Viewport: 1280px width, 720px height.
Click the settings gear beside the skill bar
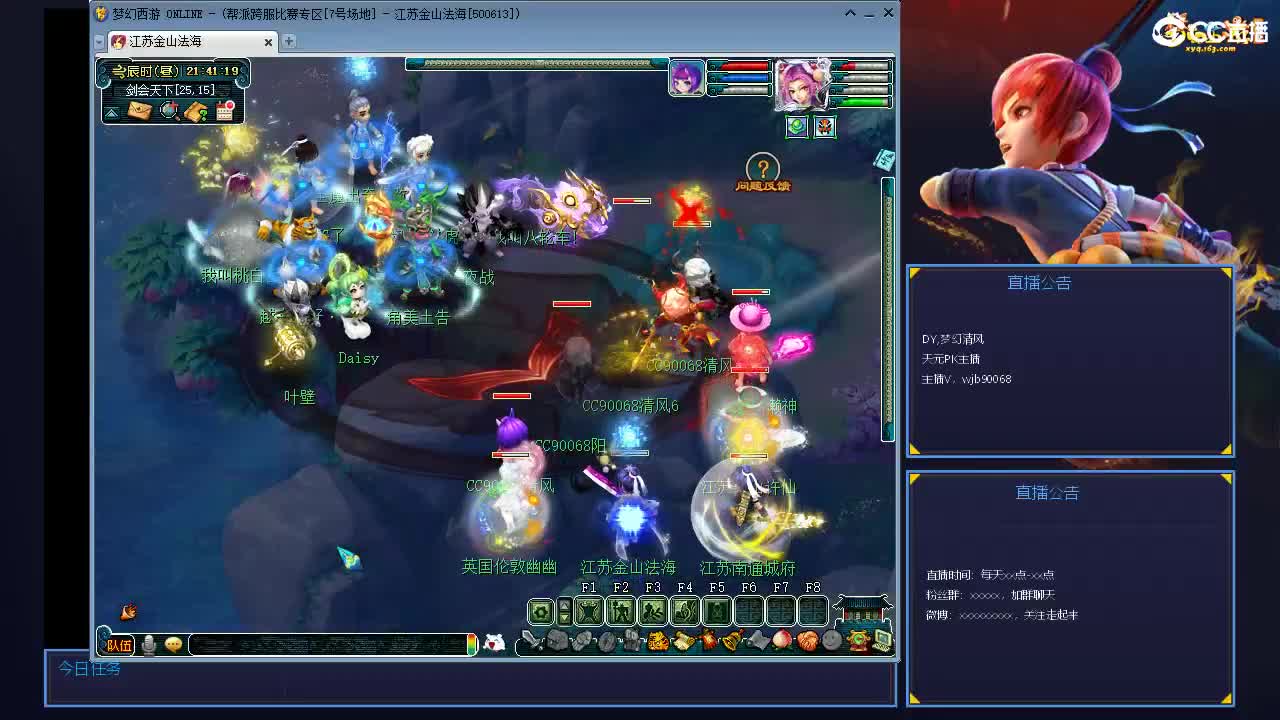540,610
